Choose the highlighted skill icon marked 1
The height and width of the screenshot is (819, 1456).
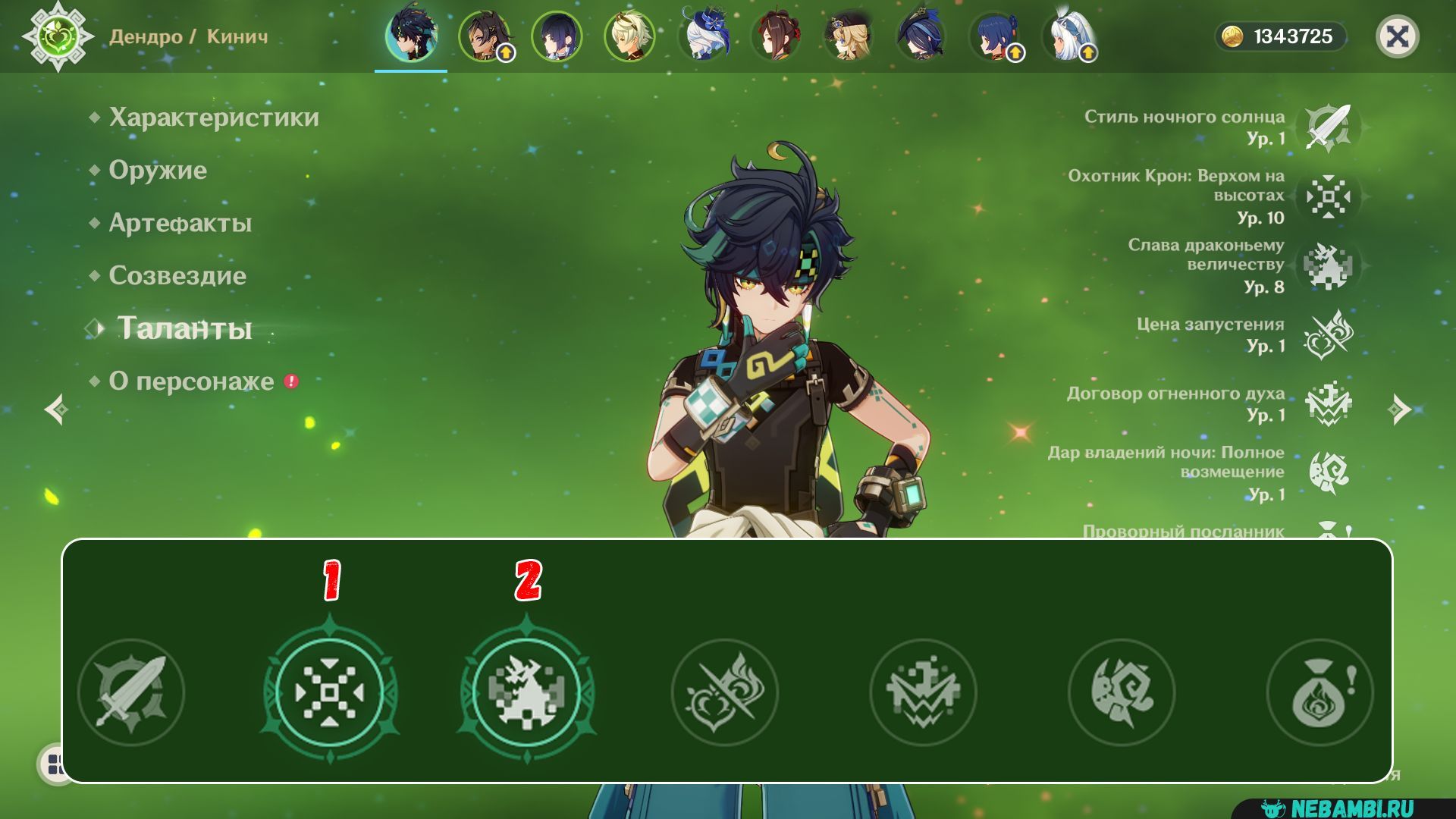tap(330, 692)
